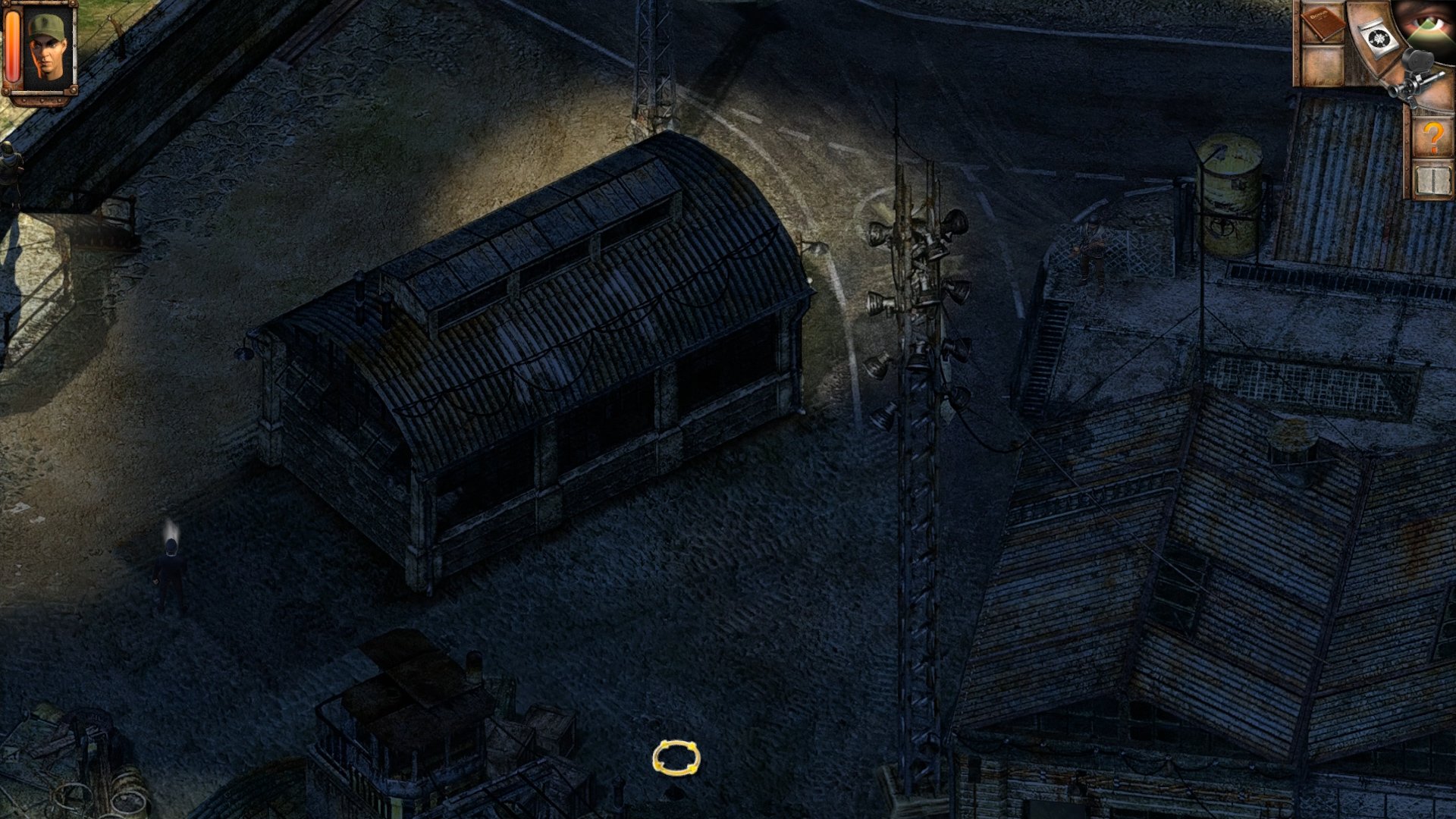Click the floodlight tower in the courtyard
Image resolution: width=1456 pixels, height=819 pixels.
coord(918,303)
